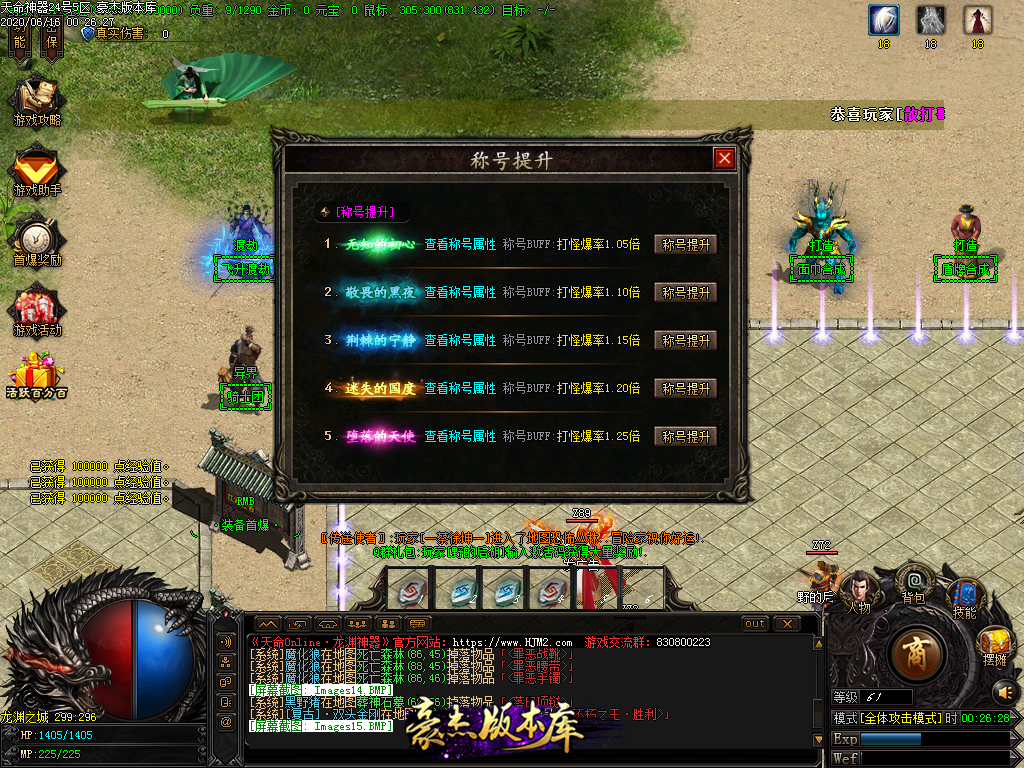Open 首爆奖励 first-drop rewards
The height and width of the screenshot is (768, 1024).
pyautogui.click(x=37, y=240)
